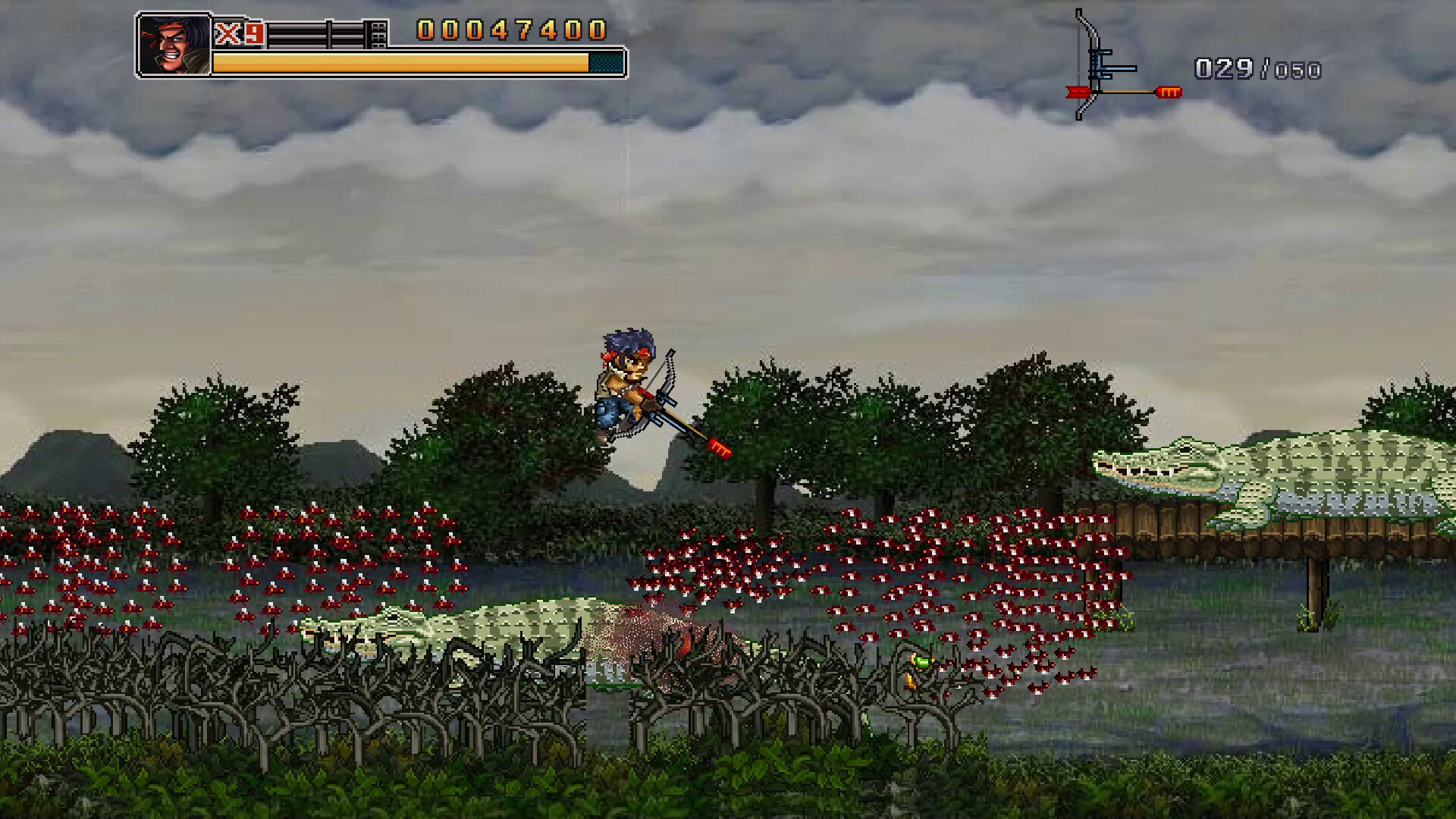Select the minigun weapon icon in the HUD
This screenshot has width=1456, height=819.
326,34
